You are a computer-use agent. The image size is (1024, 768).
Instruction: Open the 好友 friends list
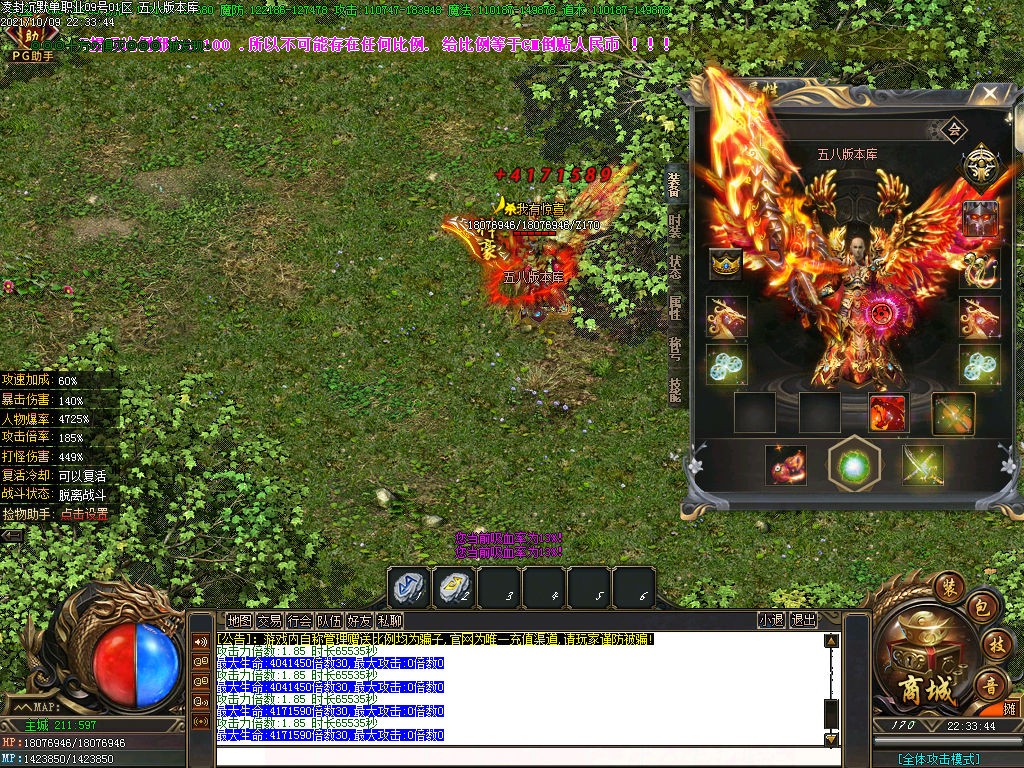[x=359, y=621]
